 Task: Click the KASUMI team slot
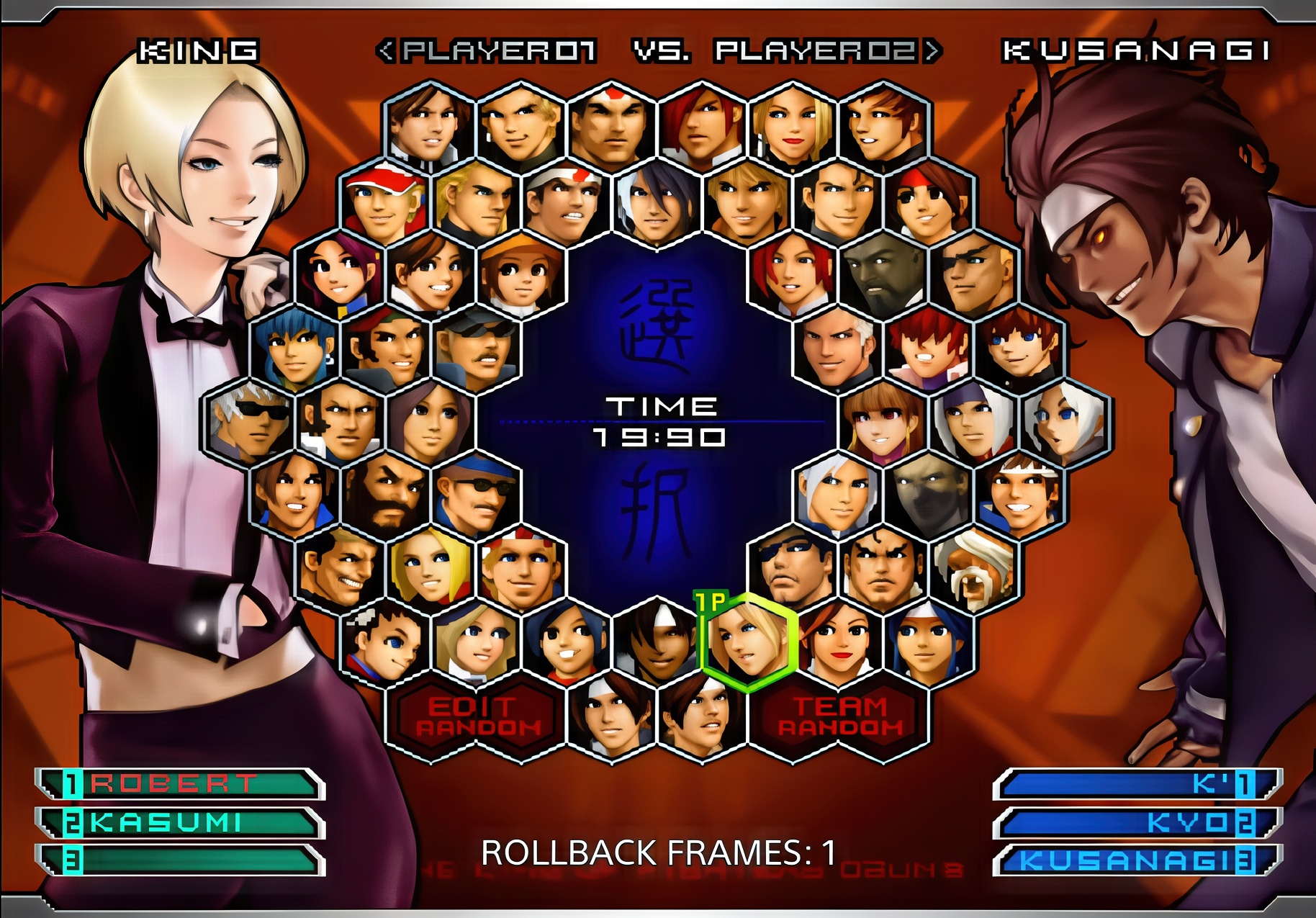(x=180, y=822)
